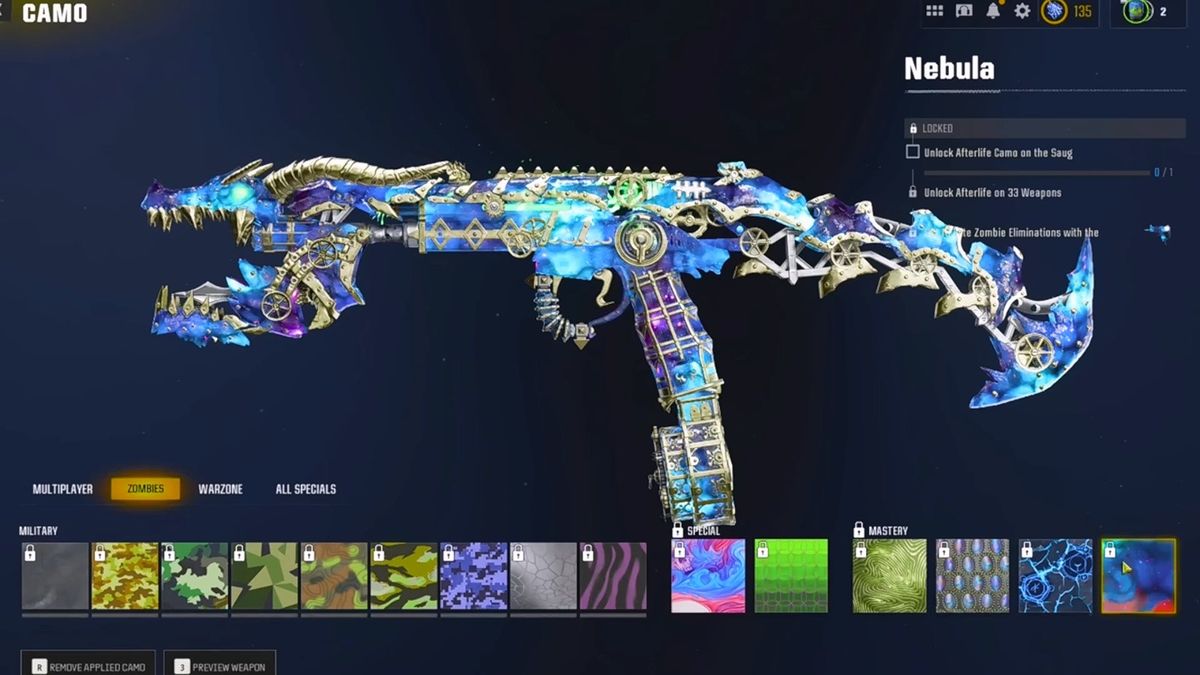Choose the pink and blue swirl special camo
1200x675 pixels.
coord(708,576)
